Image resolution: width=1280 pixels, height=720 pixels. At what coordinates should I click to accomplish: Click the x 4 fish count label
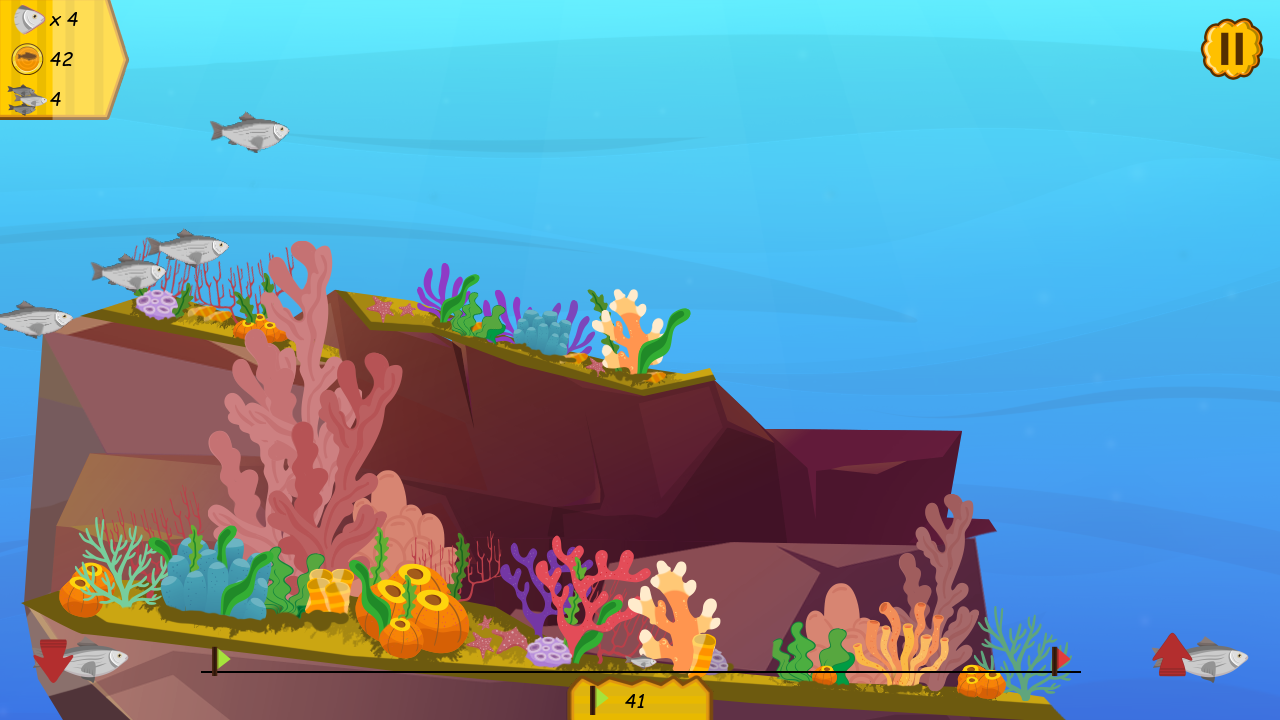pos(63,18)
